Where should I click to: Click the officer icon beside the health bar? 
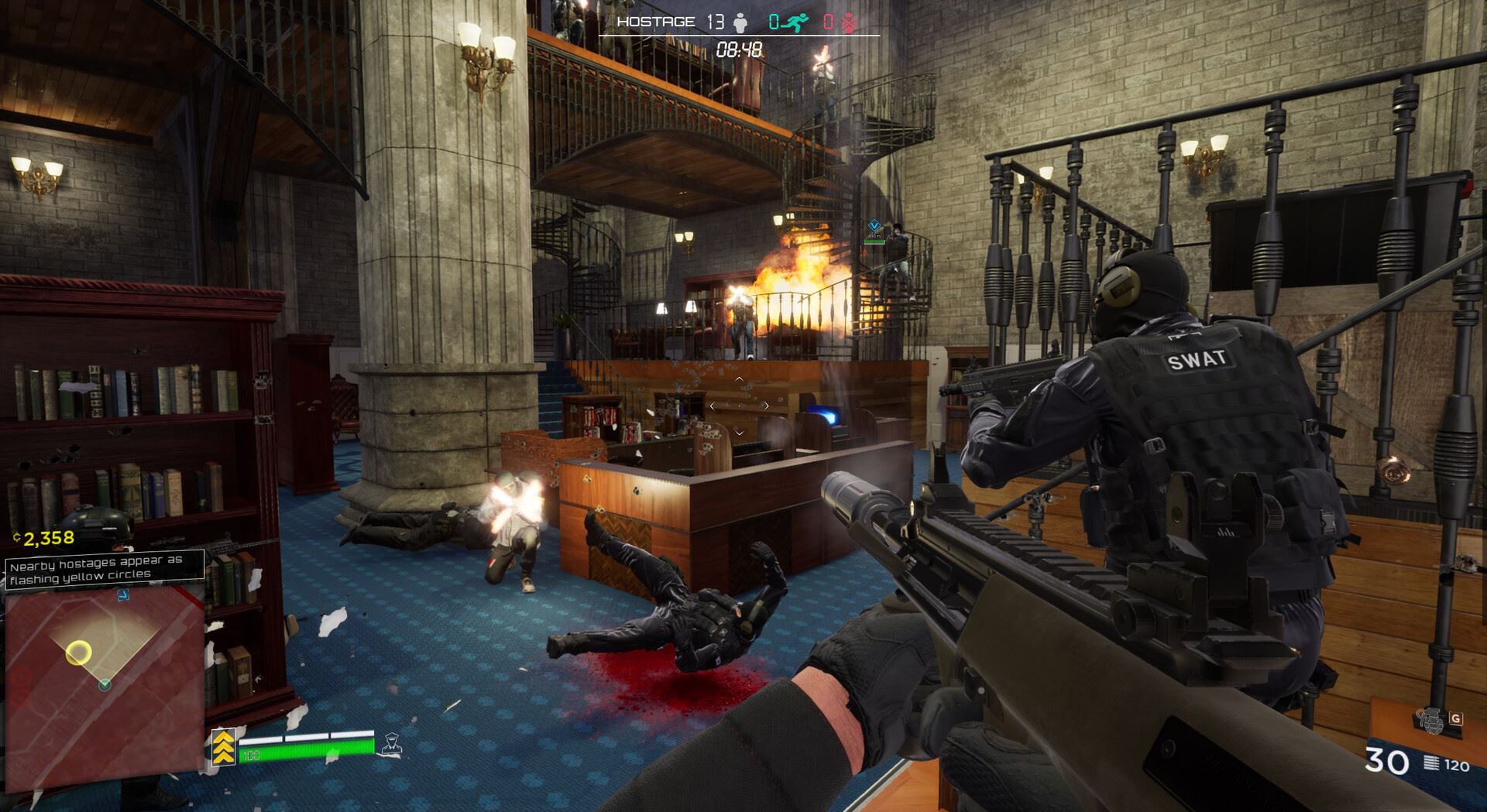click(x=391, y=744)
